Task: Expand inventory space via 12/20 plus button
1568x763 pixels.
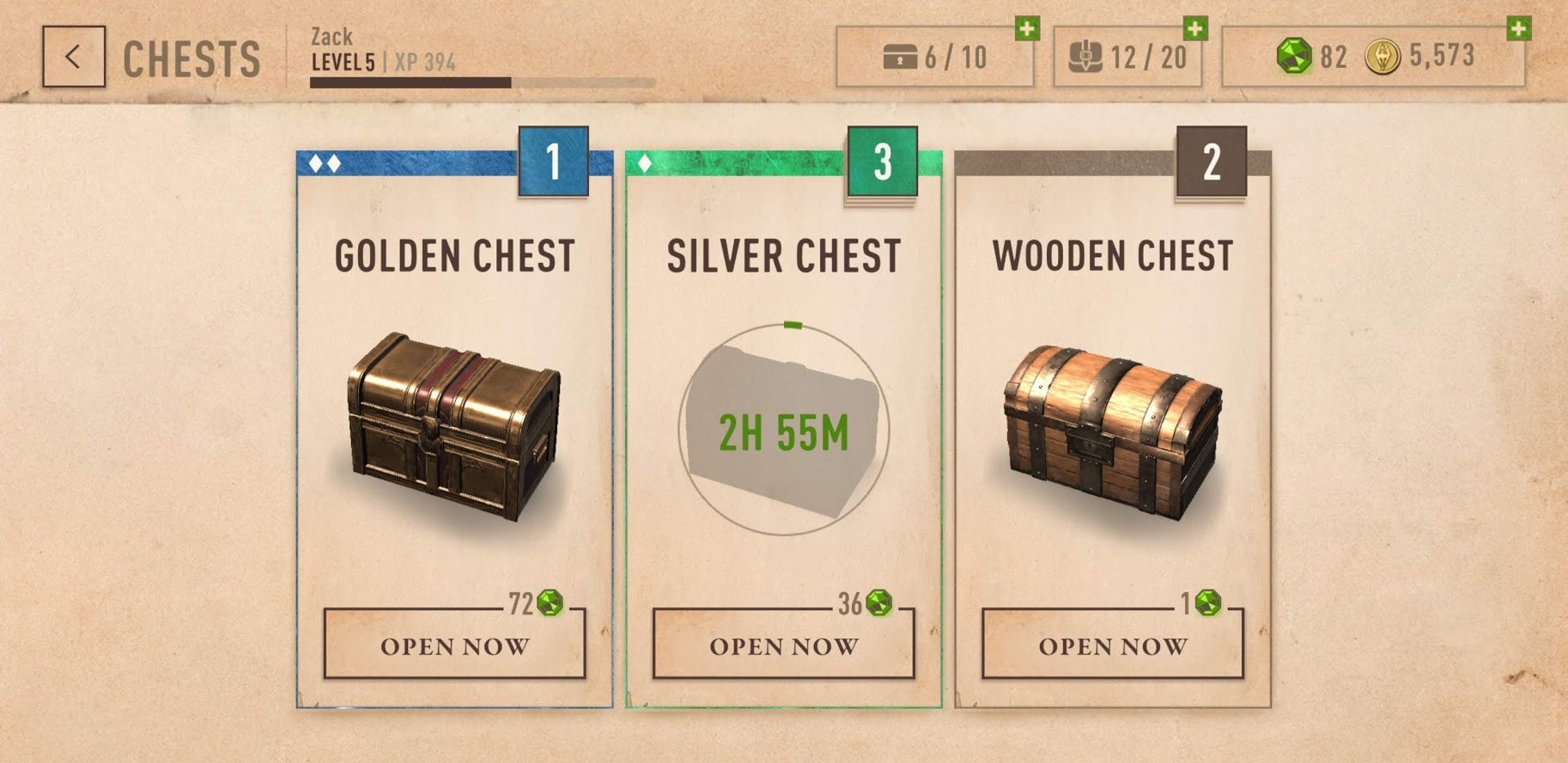Action: click(x=1194, y=29)
